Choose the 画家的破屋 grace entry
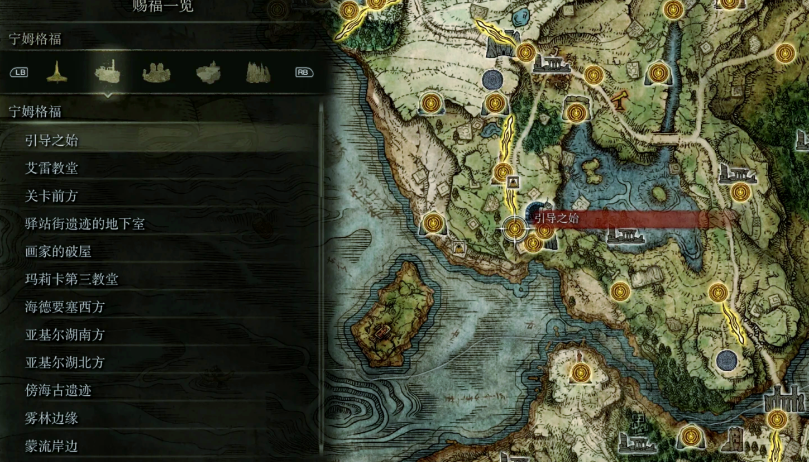 click(x=58, y=251)
